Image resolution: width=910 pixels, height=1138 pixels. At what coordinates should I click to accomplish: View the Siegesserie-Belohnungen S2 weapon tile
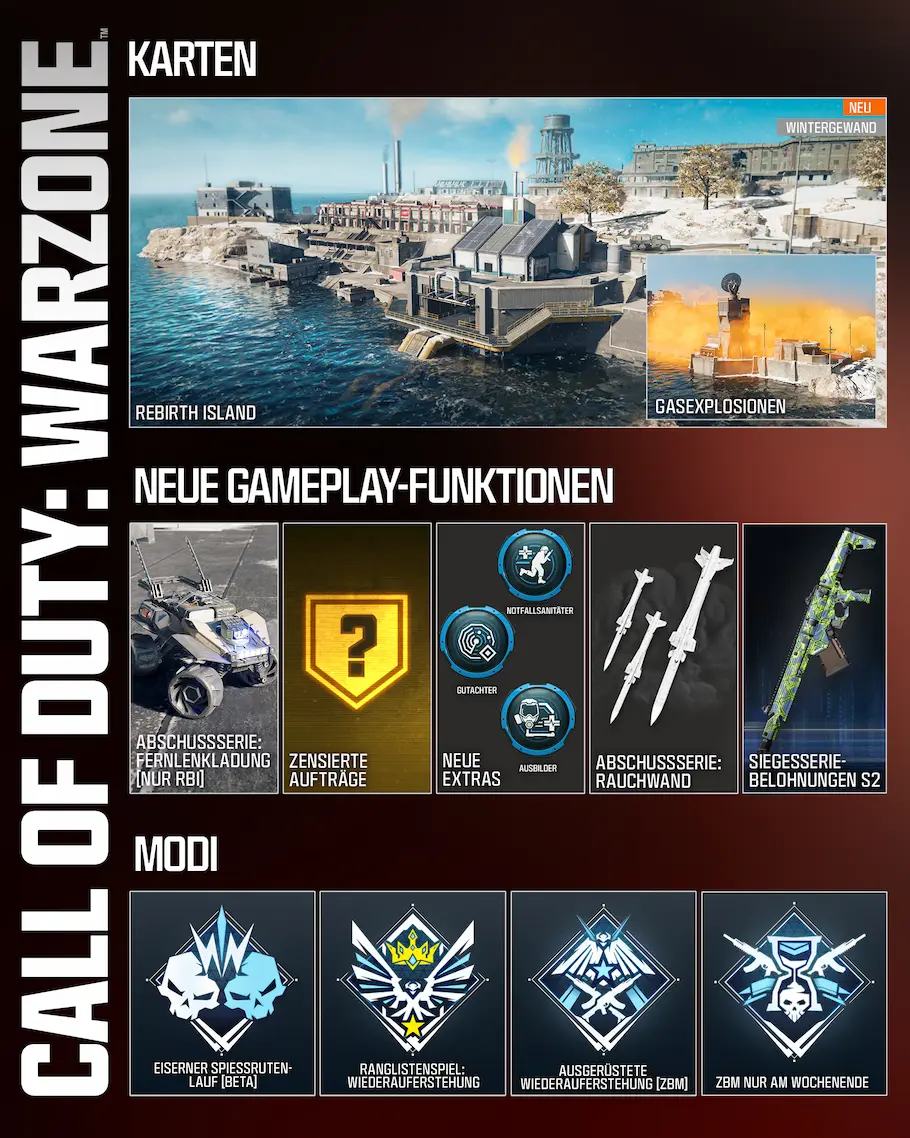[814, 657]
